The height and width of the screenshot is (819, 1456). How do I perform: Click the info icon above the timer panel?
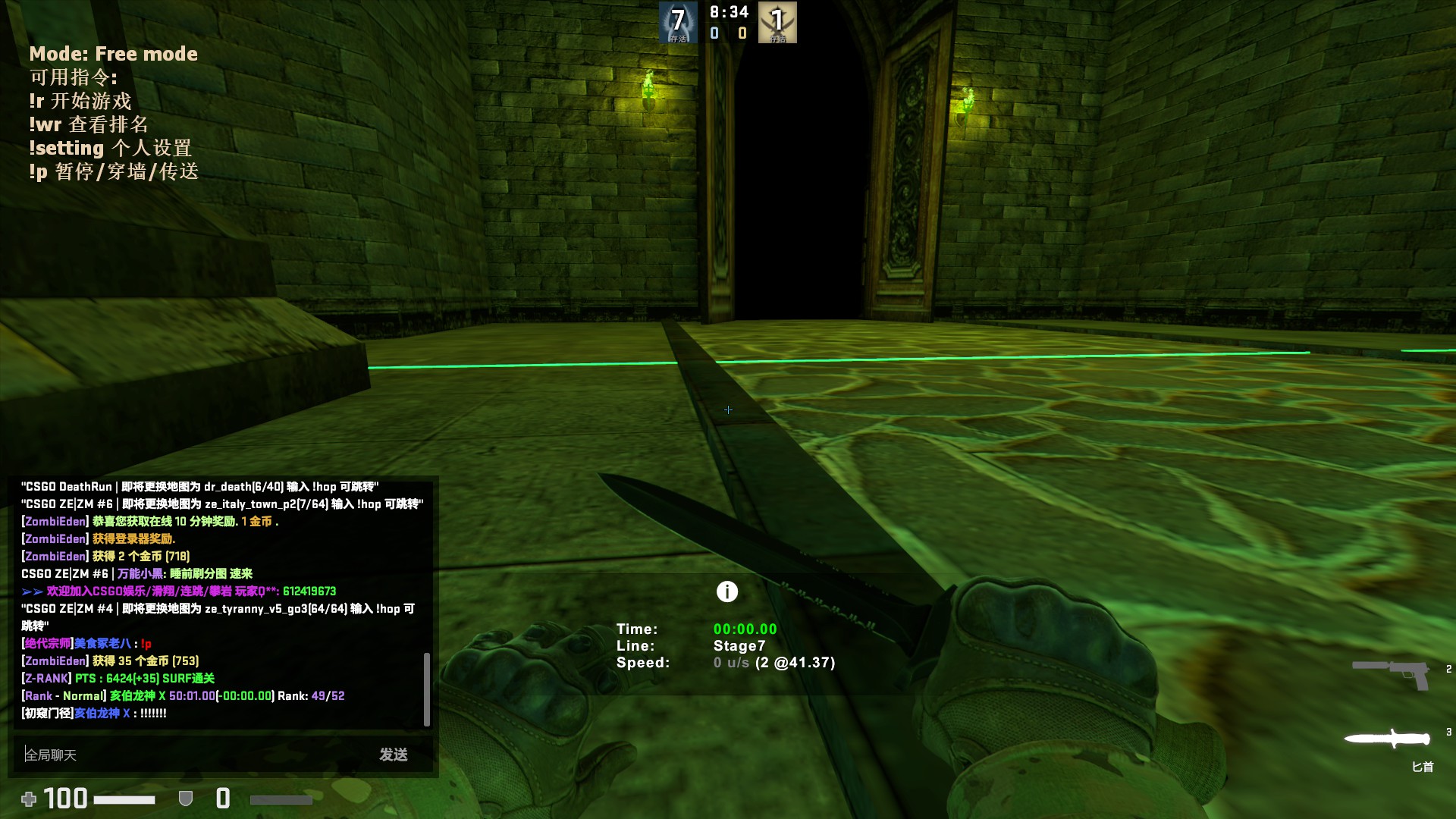[x=727, y=591]
